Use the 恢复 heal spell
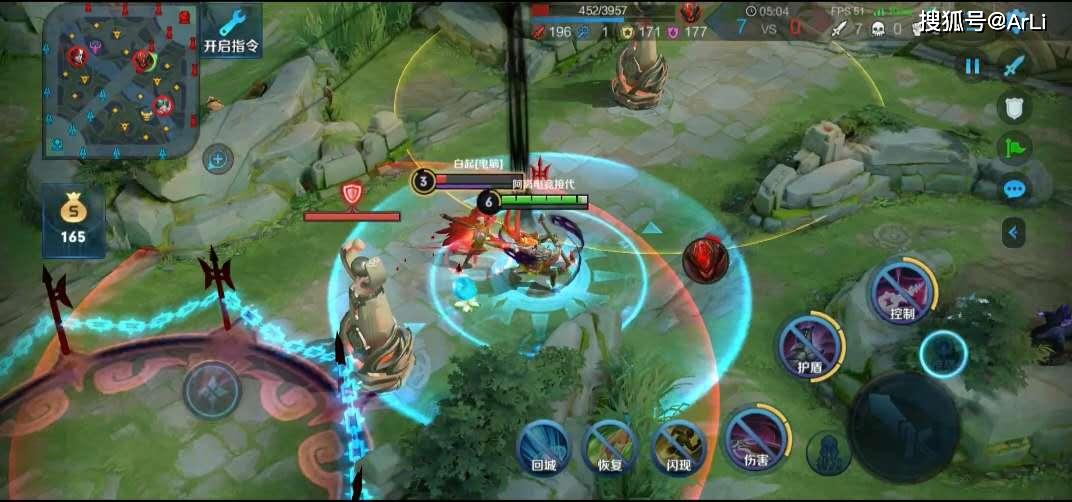This screenshot has height=502, width=1072. pyautogui.click(x=610, y=444)
